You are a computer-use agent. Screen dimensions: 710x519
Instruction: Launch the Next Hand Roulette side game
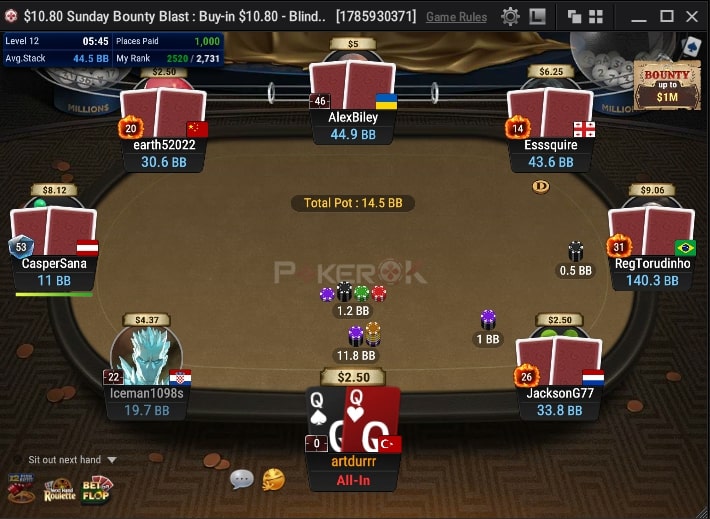tap(58, 490)
